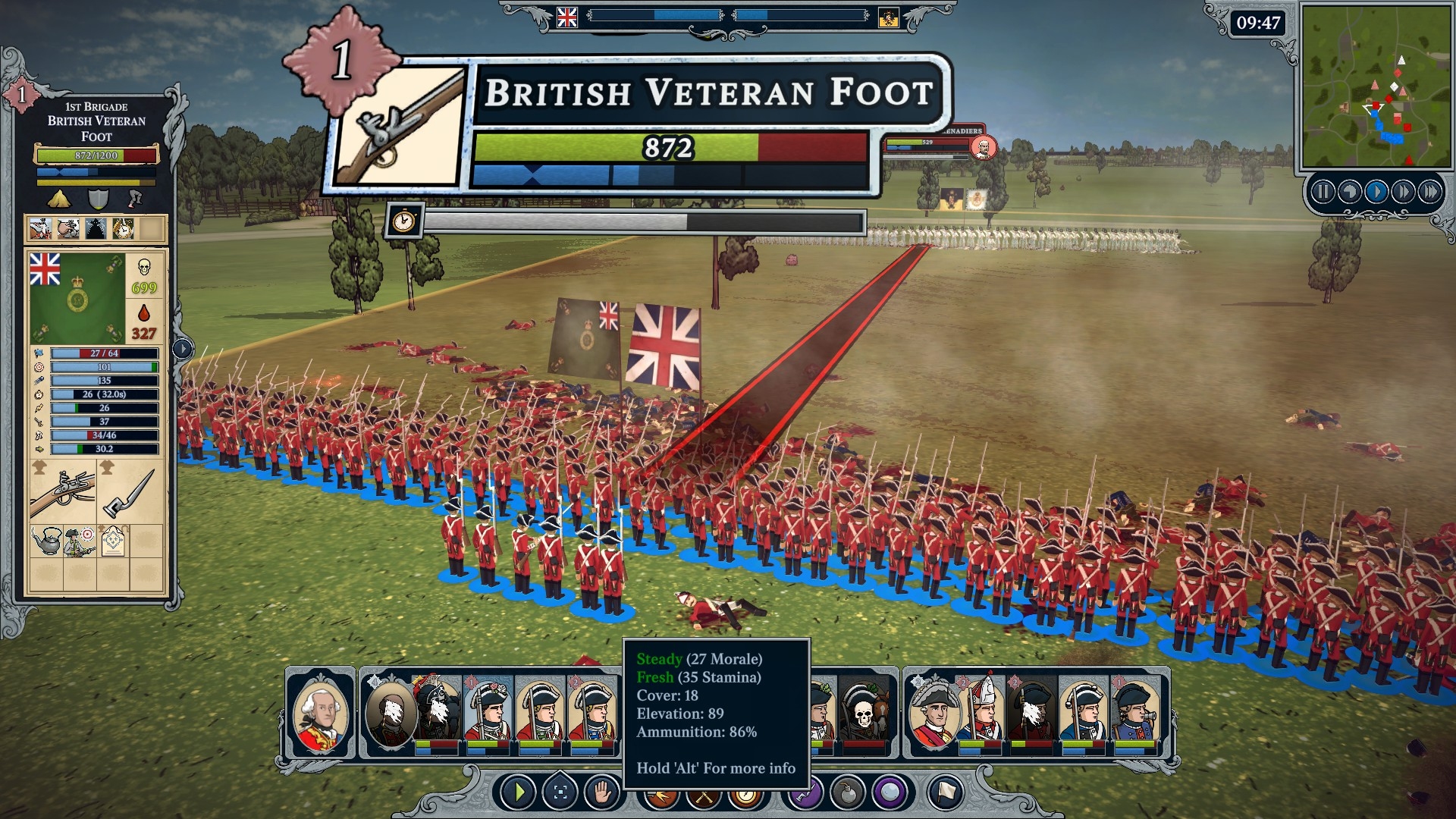Select the general portrait in the army bar
This screenshot has height=819, width=1456.
[321, 712]
